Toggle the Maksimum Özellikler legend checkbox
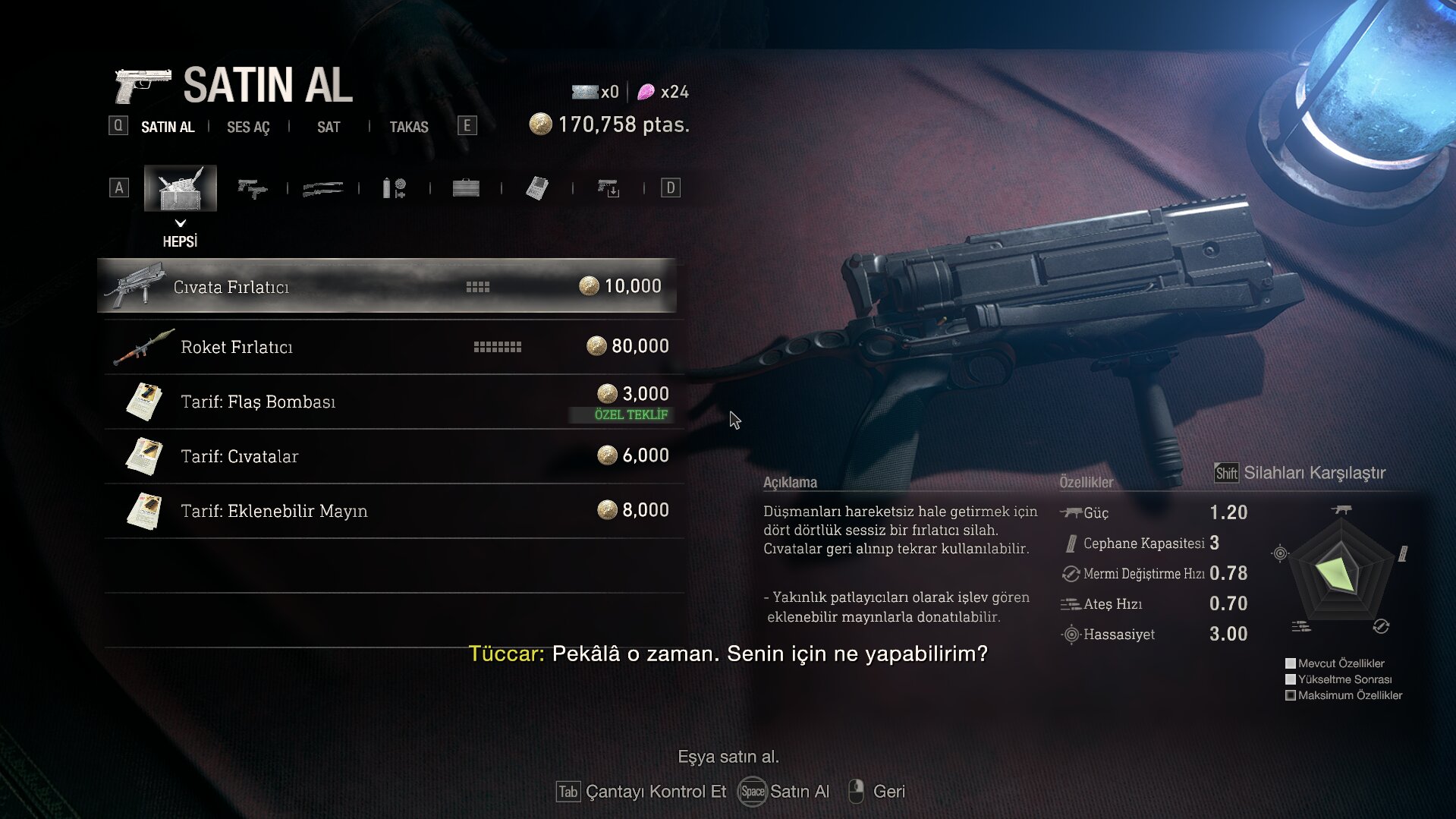This screenshot has height=819, width=1456. 1290,697
